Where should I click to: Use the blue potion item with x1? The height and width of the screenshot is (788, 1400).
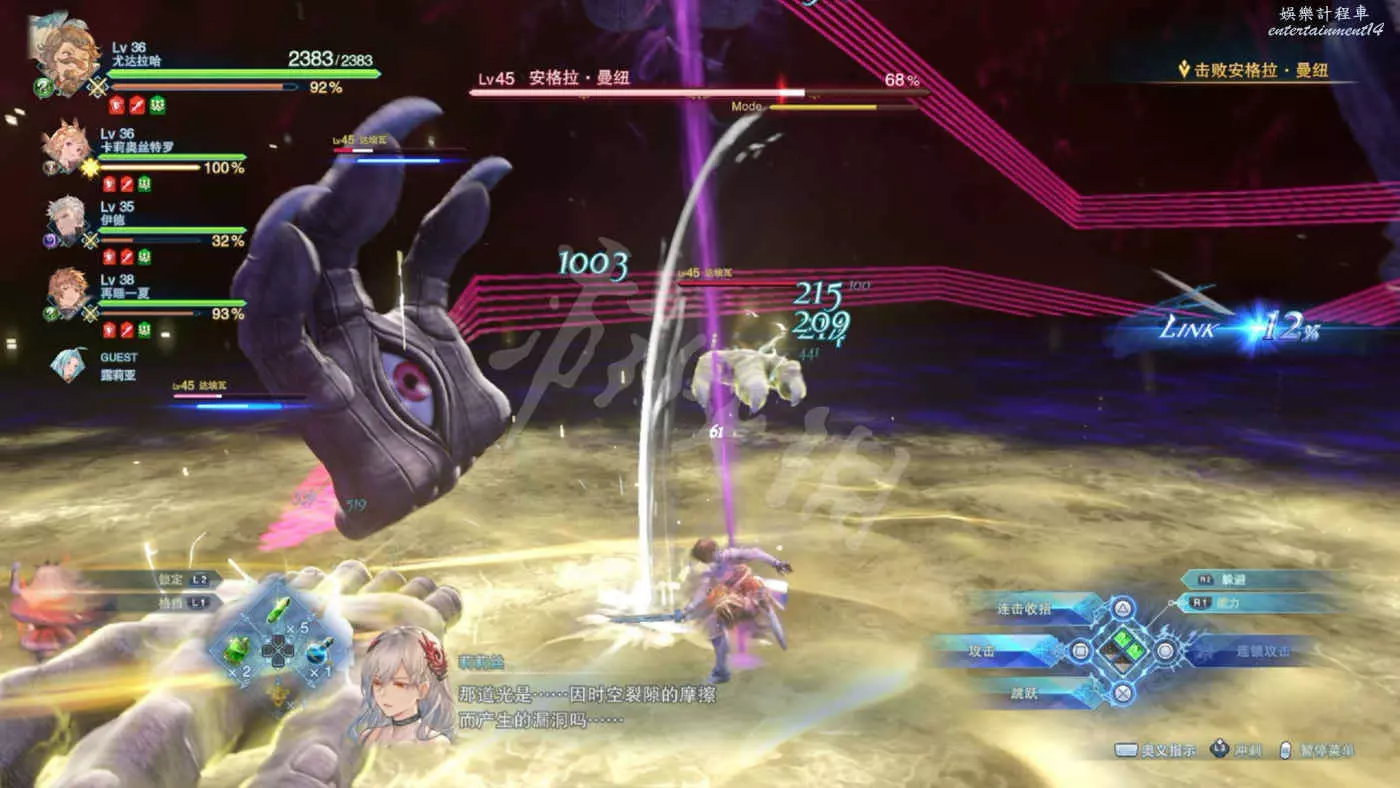pos(319,651)
